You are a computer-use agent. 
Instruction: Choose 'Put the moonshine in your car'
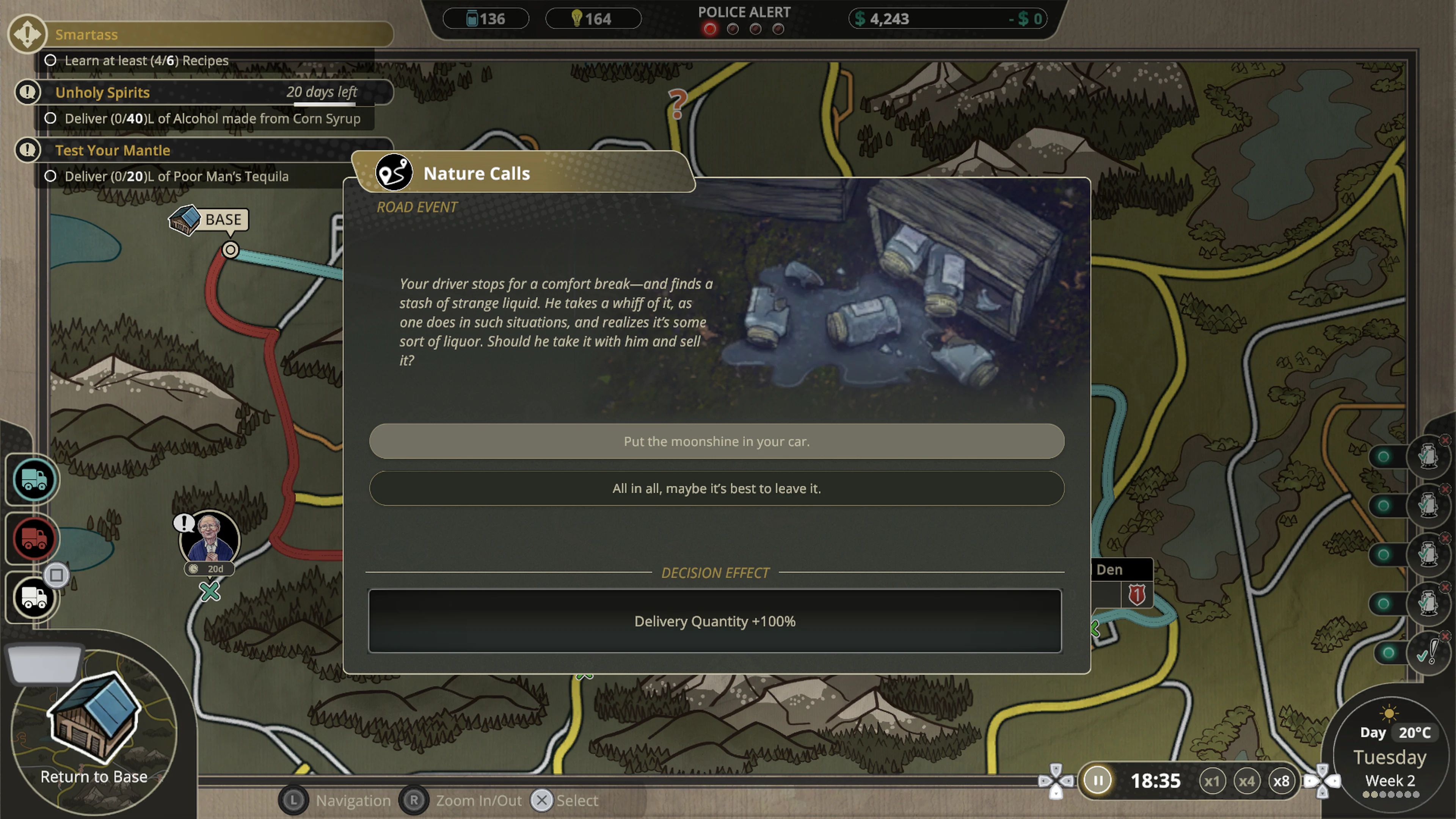715,441
